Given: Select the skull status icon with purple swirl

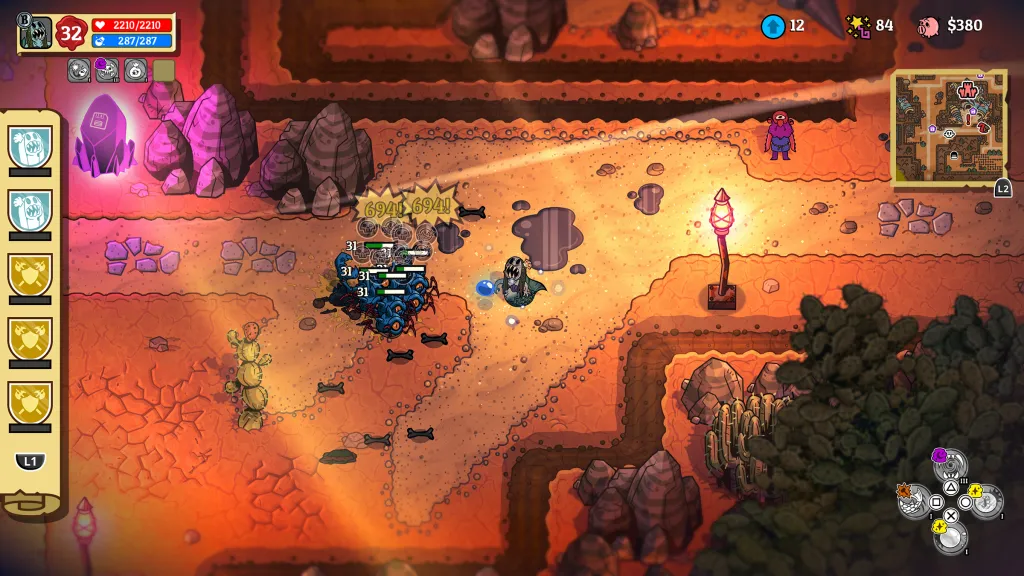Looking at the screenshot, I should point(107,70).
